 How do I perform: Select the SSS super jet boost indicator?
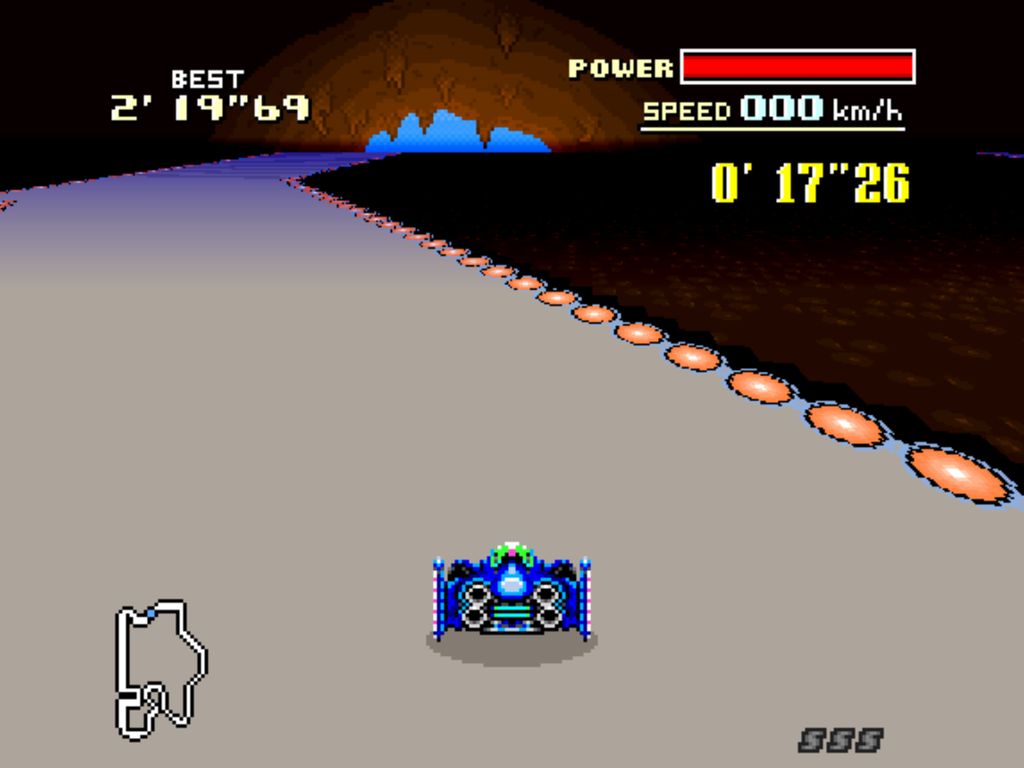[840, 740]
